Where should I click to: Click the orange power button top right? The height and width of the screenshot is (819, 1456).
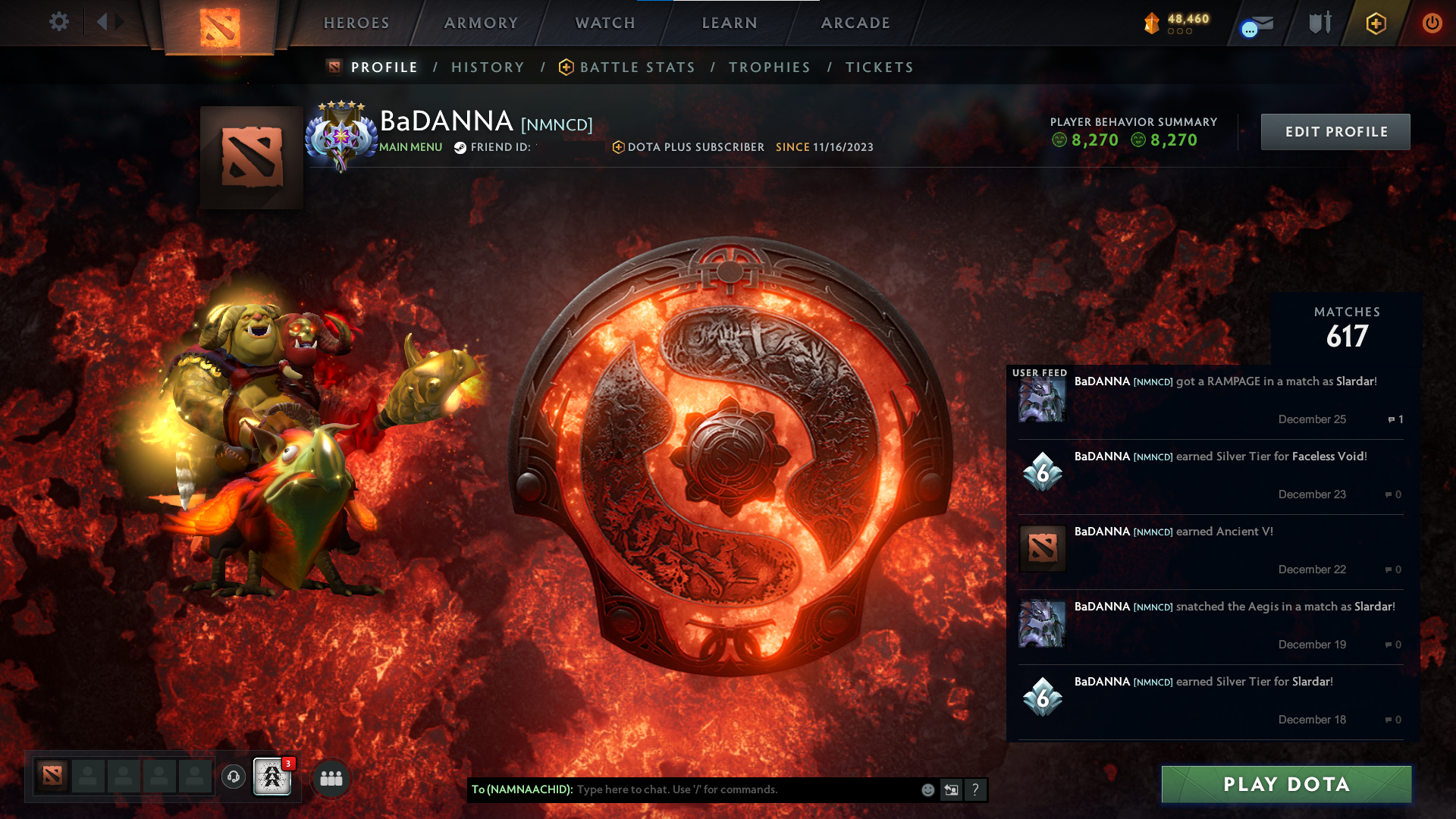pos(1432,23)
